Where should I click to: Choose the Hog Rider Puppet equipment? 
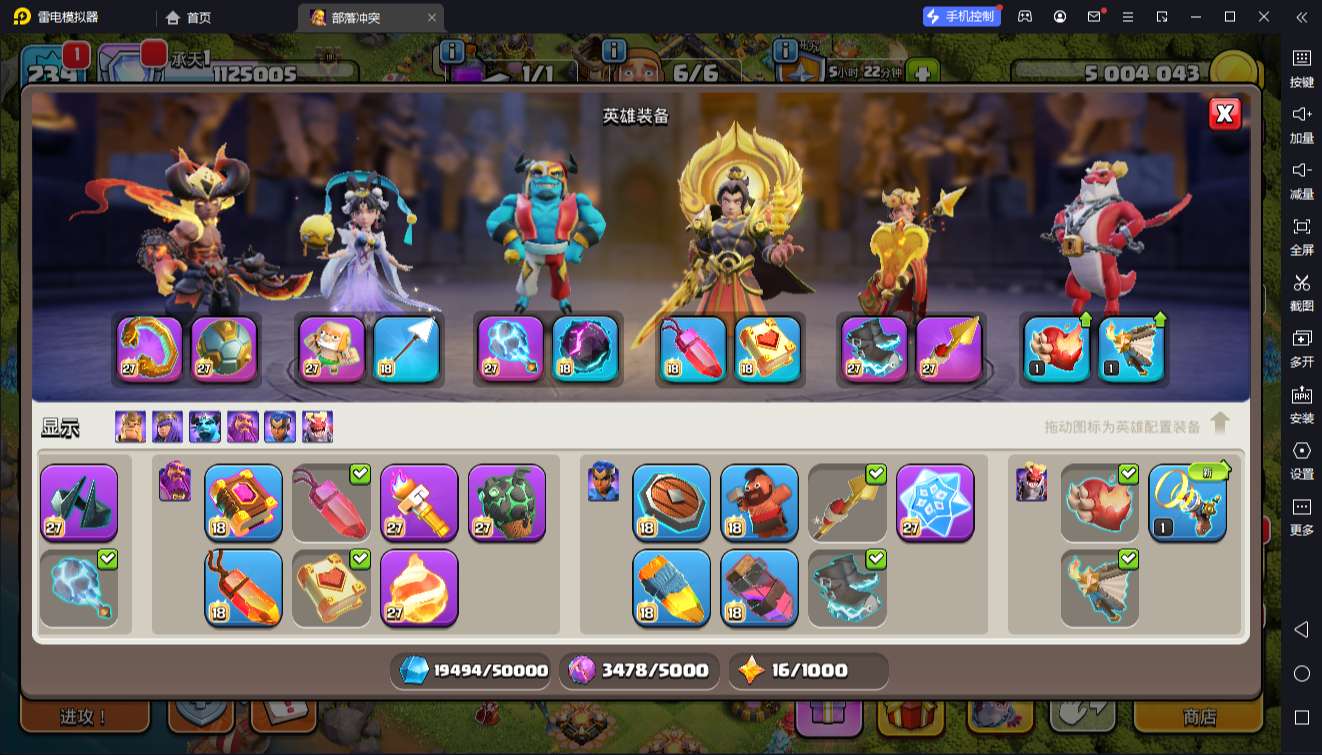click(759, 502)
